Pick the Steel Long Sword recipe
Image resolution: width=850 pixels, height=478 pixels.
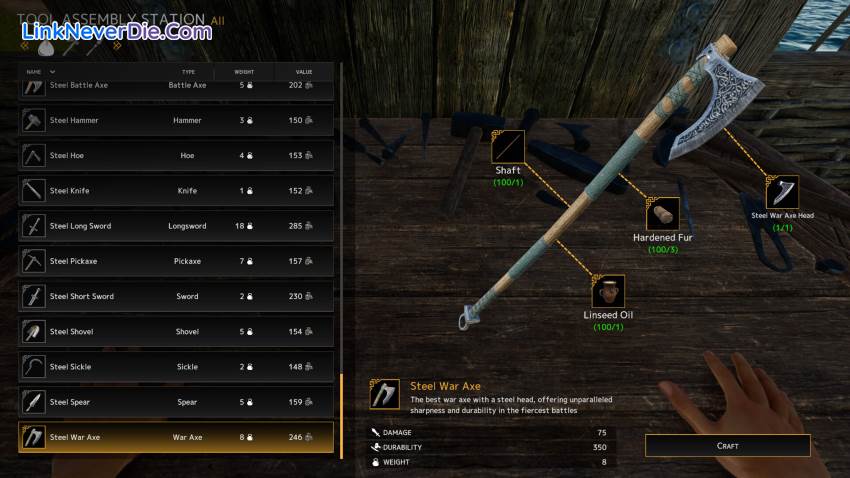[177, 226]
